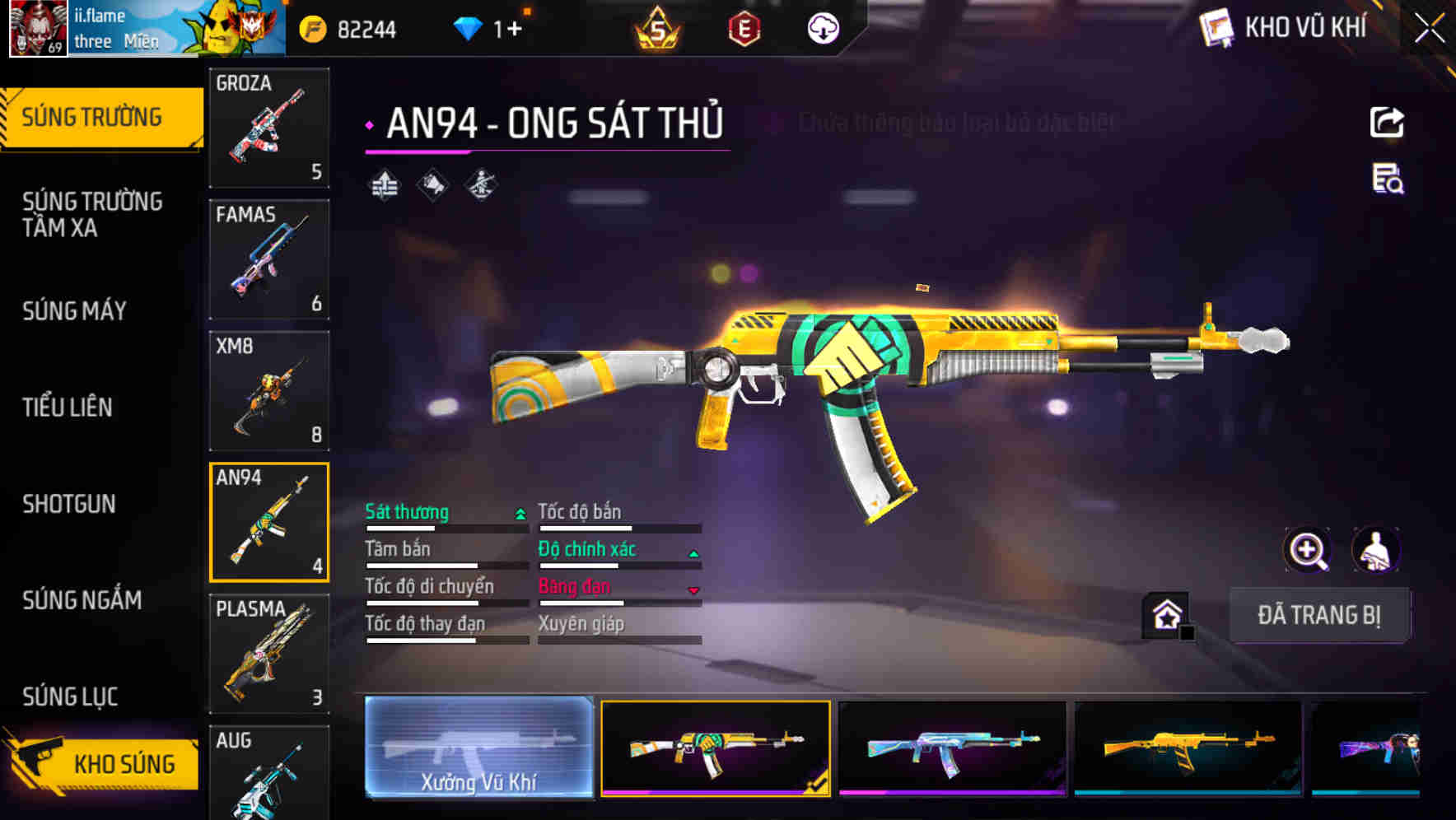Image resolution: width=1456 pixels, height=820 pixels.
Task: Open the Súng Lục category
Action: click(70, 697)
